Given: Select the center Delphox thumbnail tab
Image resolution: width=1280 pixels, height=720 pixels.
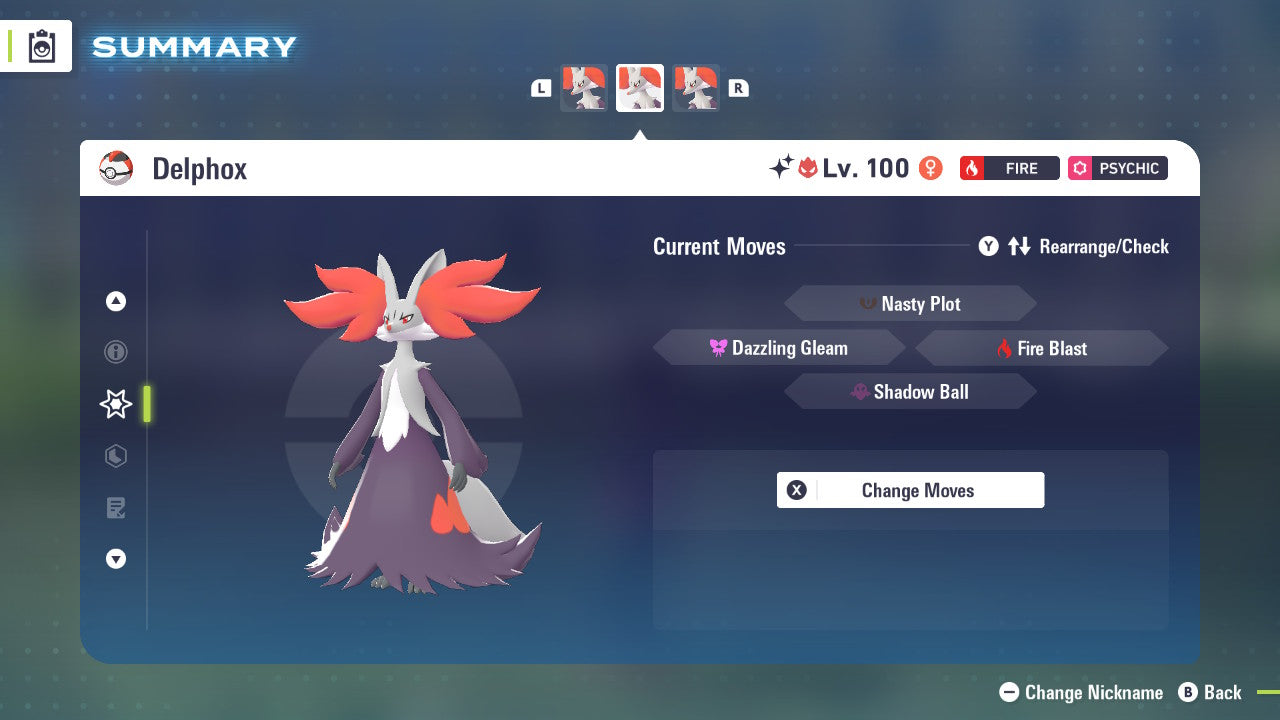Looking at the screenshot, I should coord(640,88).
